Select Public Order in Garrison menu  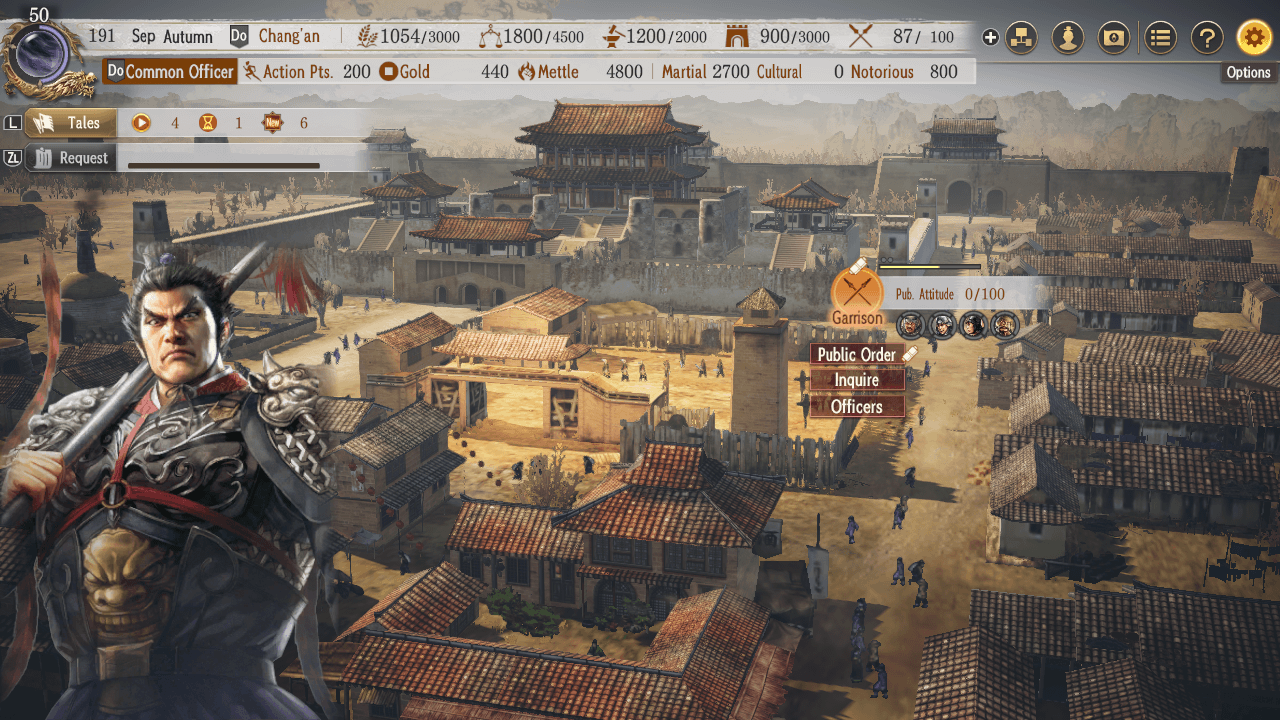[x=857, y=354]
